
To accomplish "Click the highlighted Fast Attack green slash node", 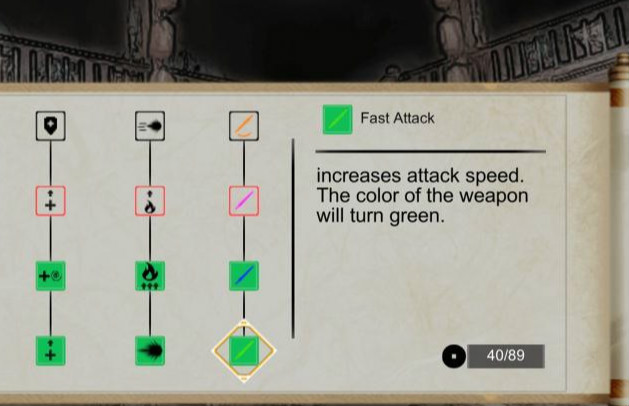I will [x=244, y=350].
